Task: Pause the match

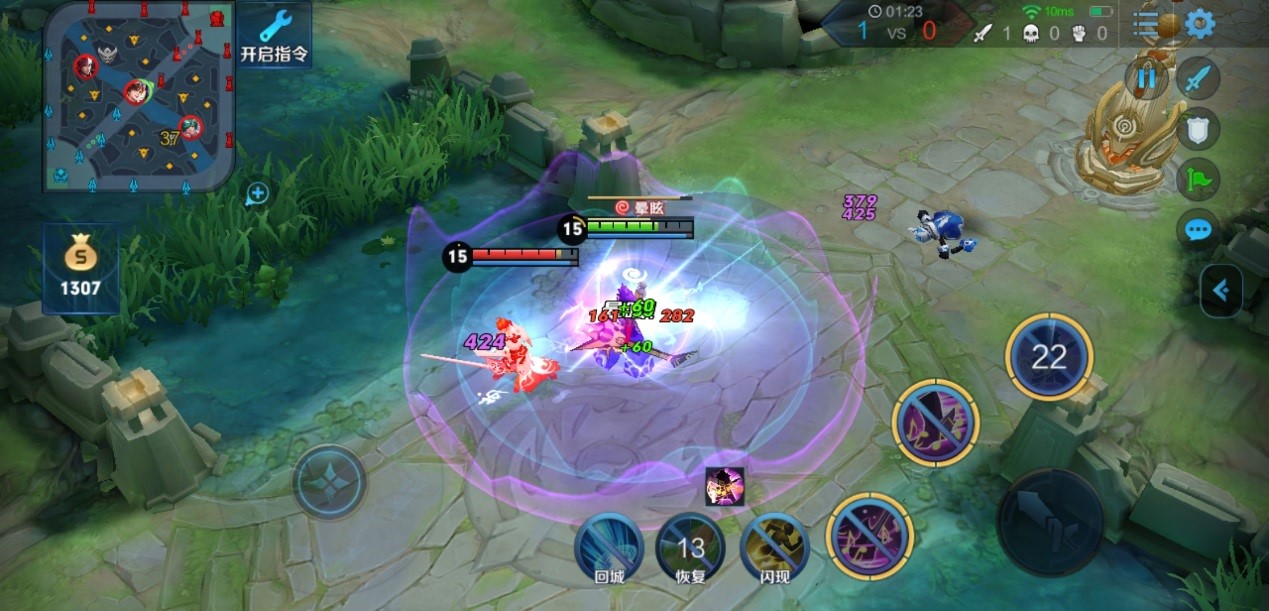Action: coord(1146,77)
